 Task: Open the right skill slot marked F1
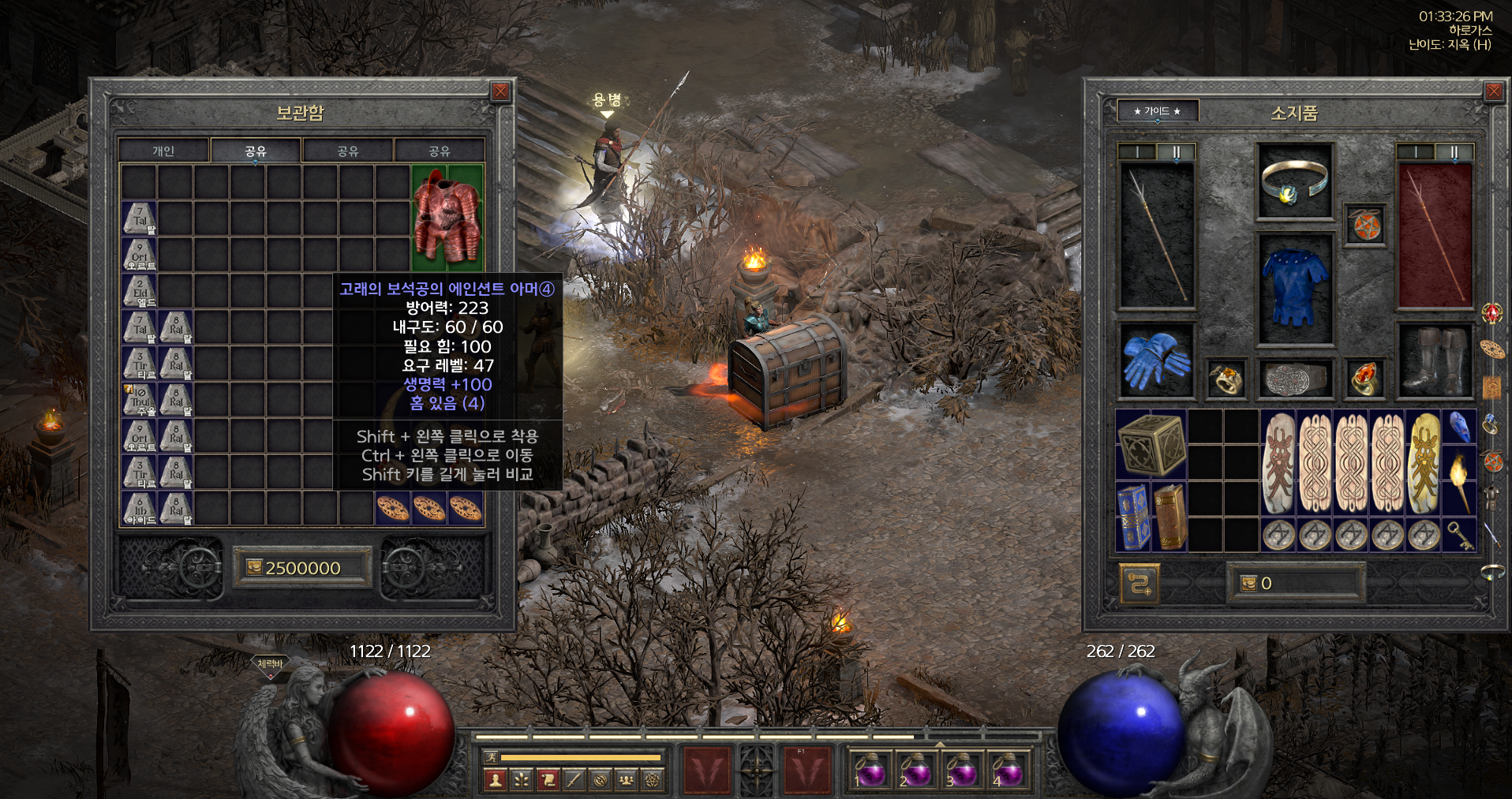(x=807, y=770)
